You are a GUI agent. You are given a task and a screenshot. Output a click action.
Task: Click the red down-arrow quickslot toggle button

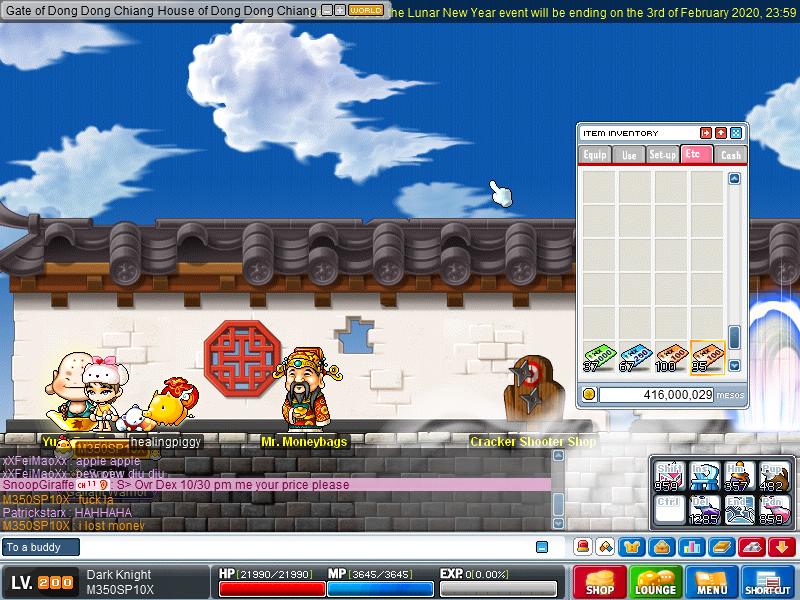782,546
